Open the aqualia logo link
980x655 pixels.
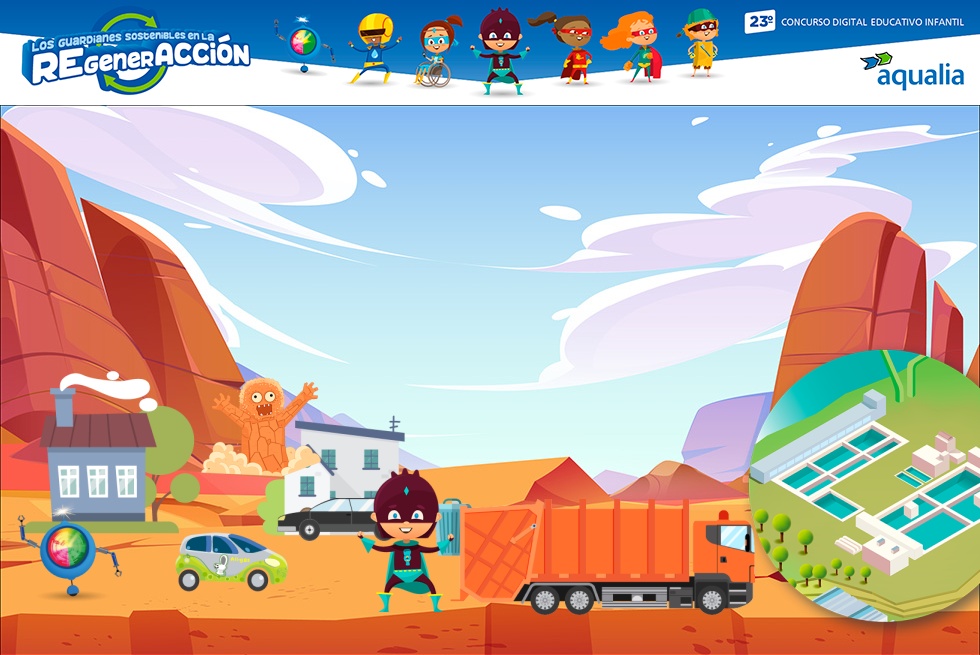click(x=912, y=70)
